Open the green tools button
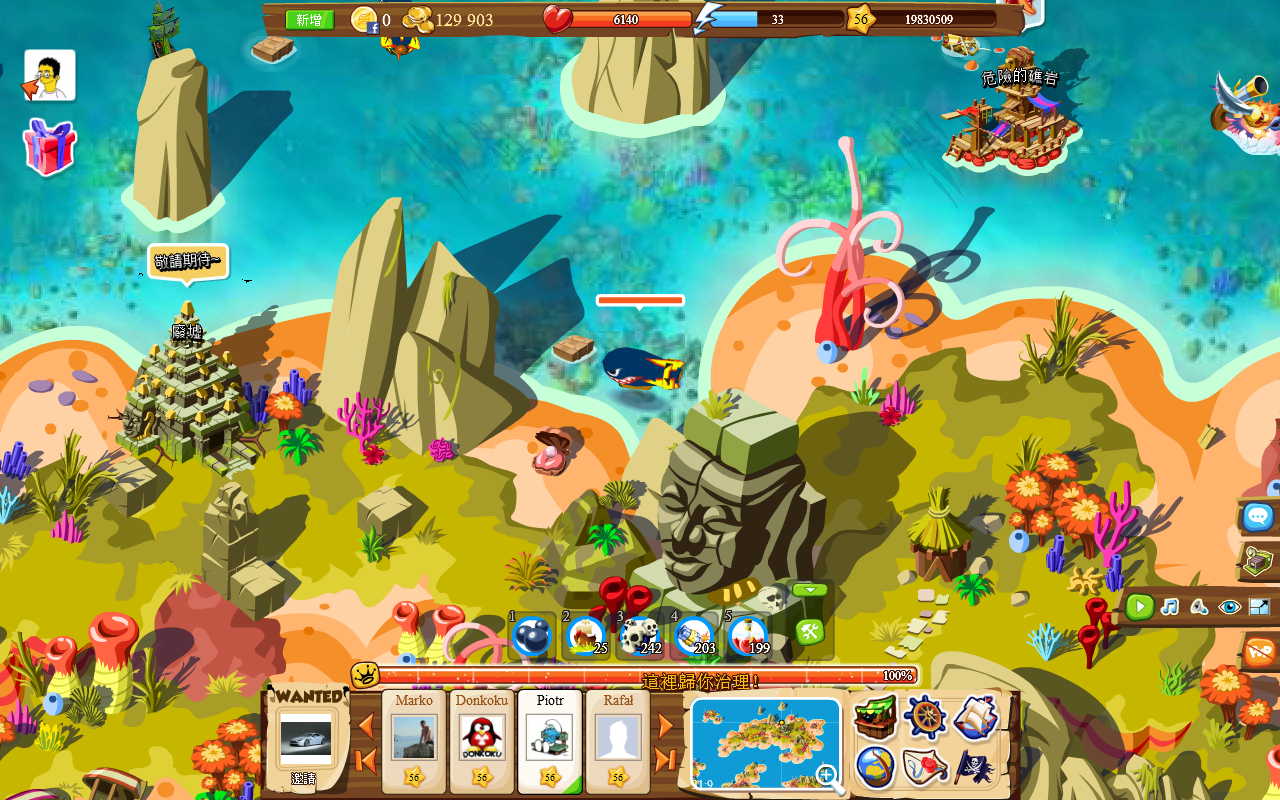This screenshot has height=800, width=1280. click(809, 632)
